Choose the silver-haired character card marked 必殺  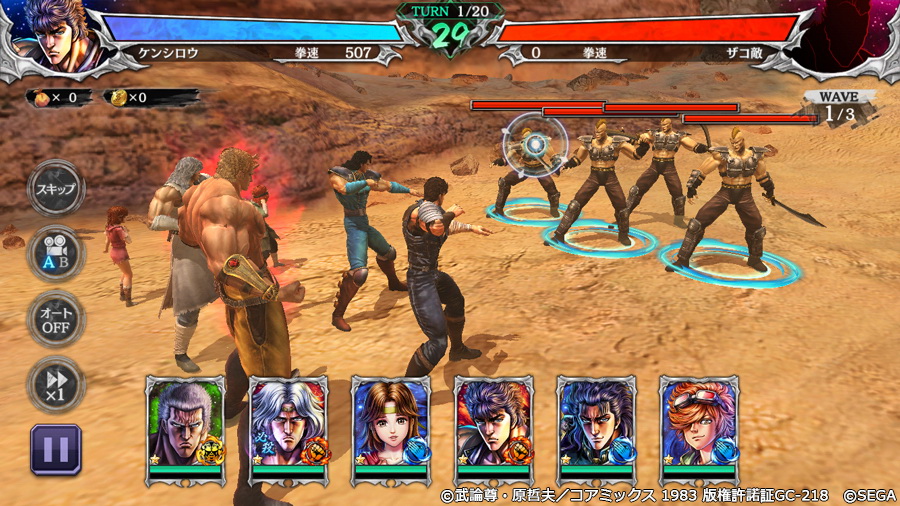[288, 430]
